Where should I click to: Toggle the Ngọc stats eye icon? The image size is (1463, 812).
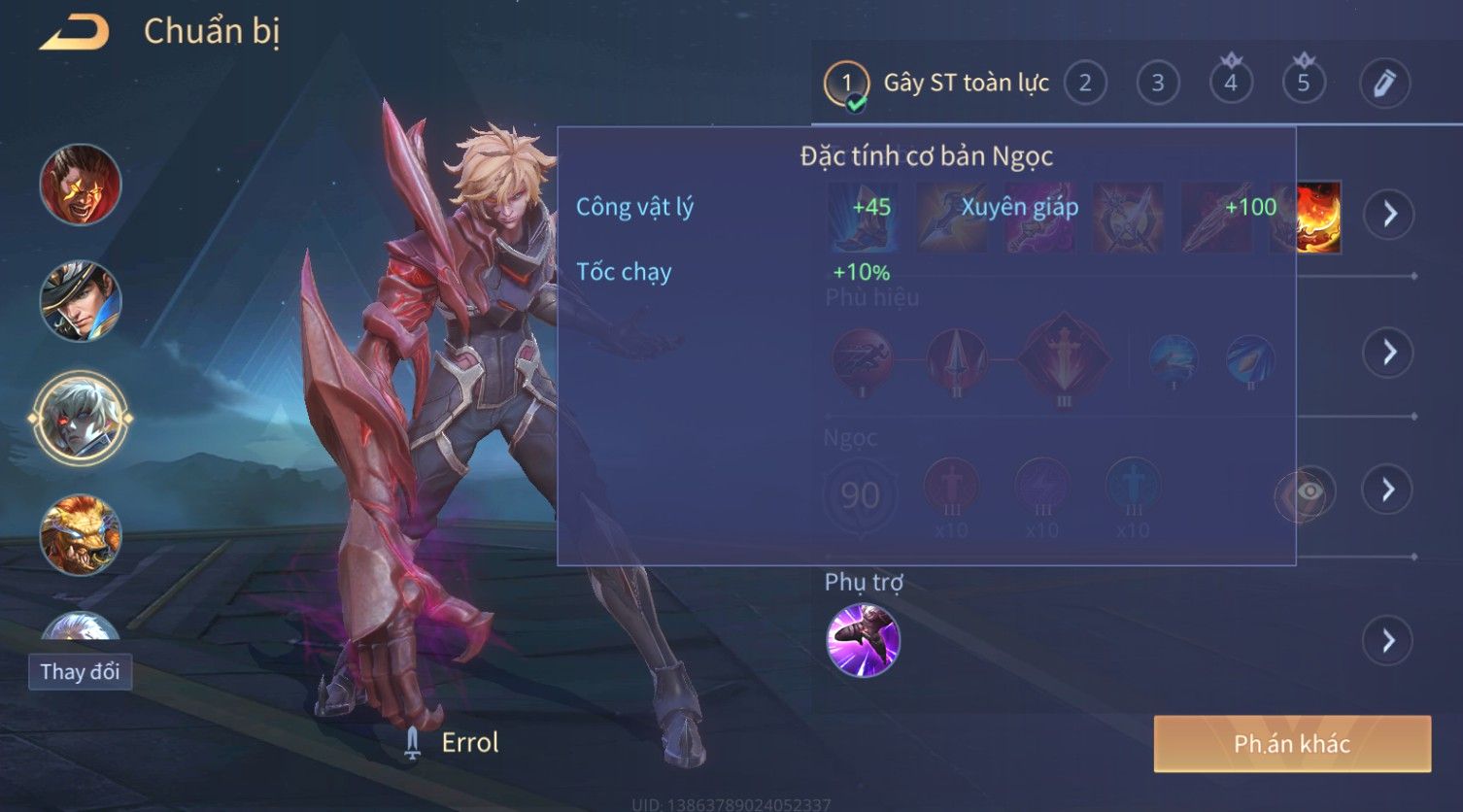[x=1308, y=492]
